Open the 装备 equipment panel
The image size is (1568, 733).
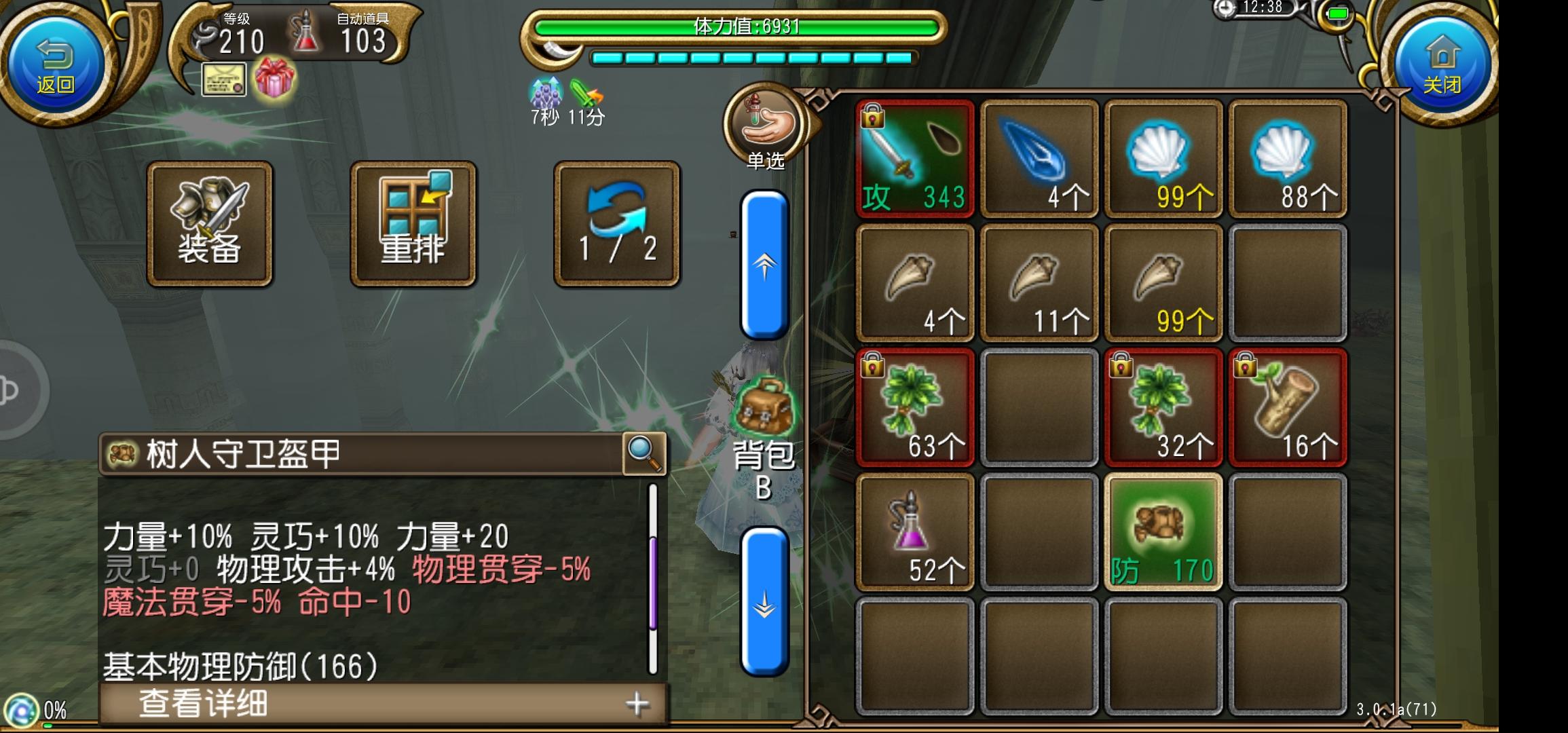tap(210, 224)
